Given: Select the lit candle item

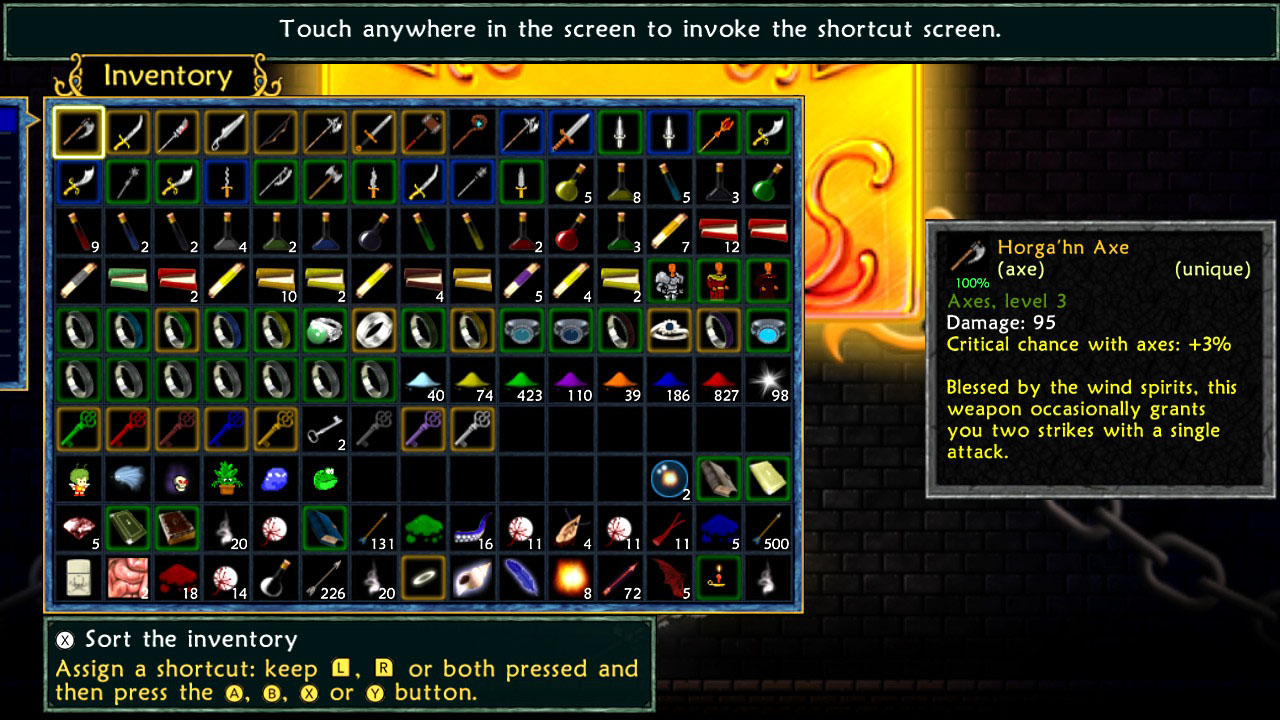Looking at the screenshot, I should pyautogui.click(x=720, y=578).
